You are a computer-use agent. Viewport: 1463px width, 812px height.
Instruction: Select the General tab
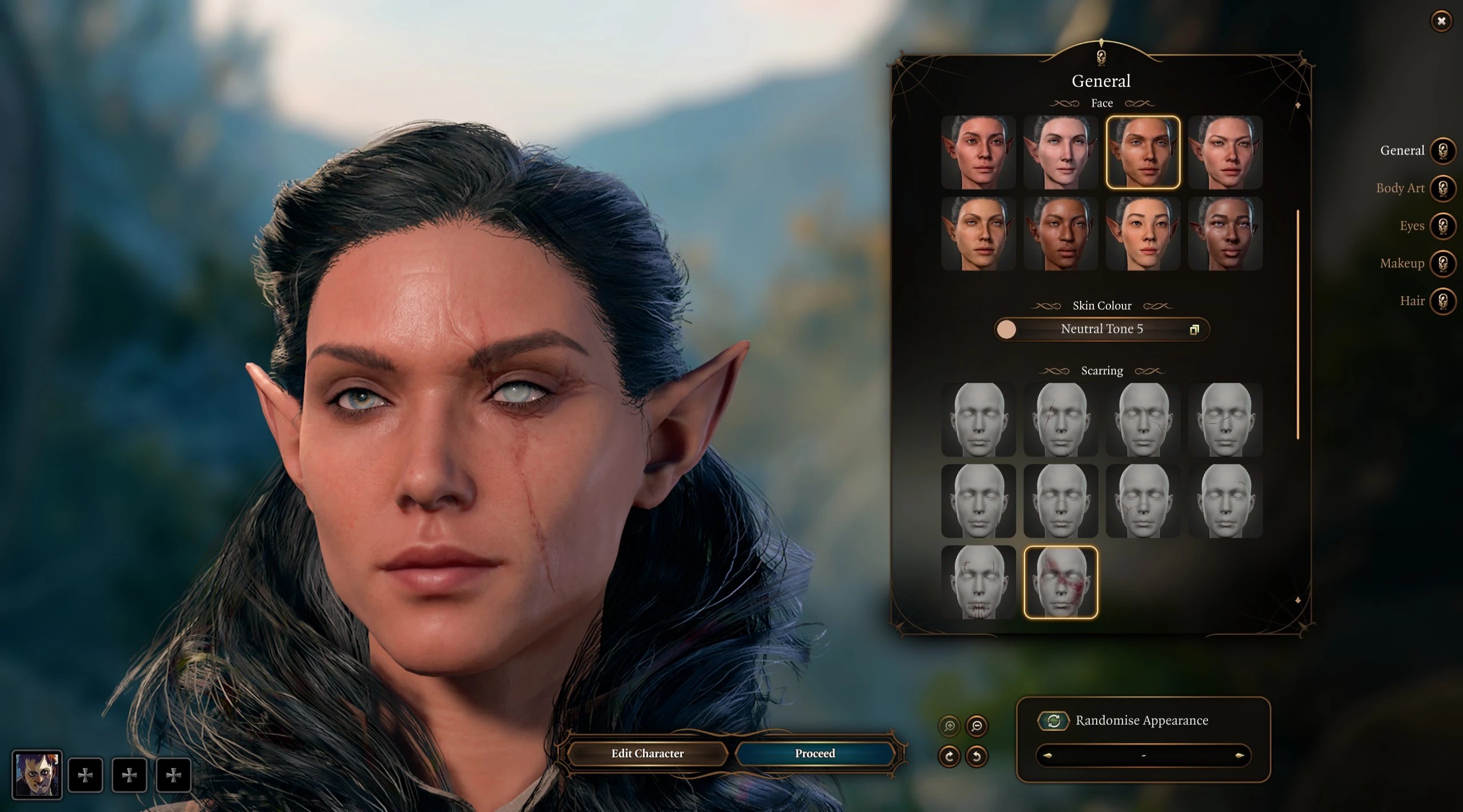click(x=1442, y=151)
